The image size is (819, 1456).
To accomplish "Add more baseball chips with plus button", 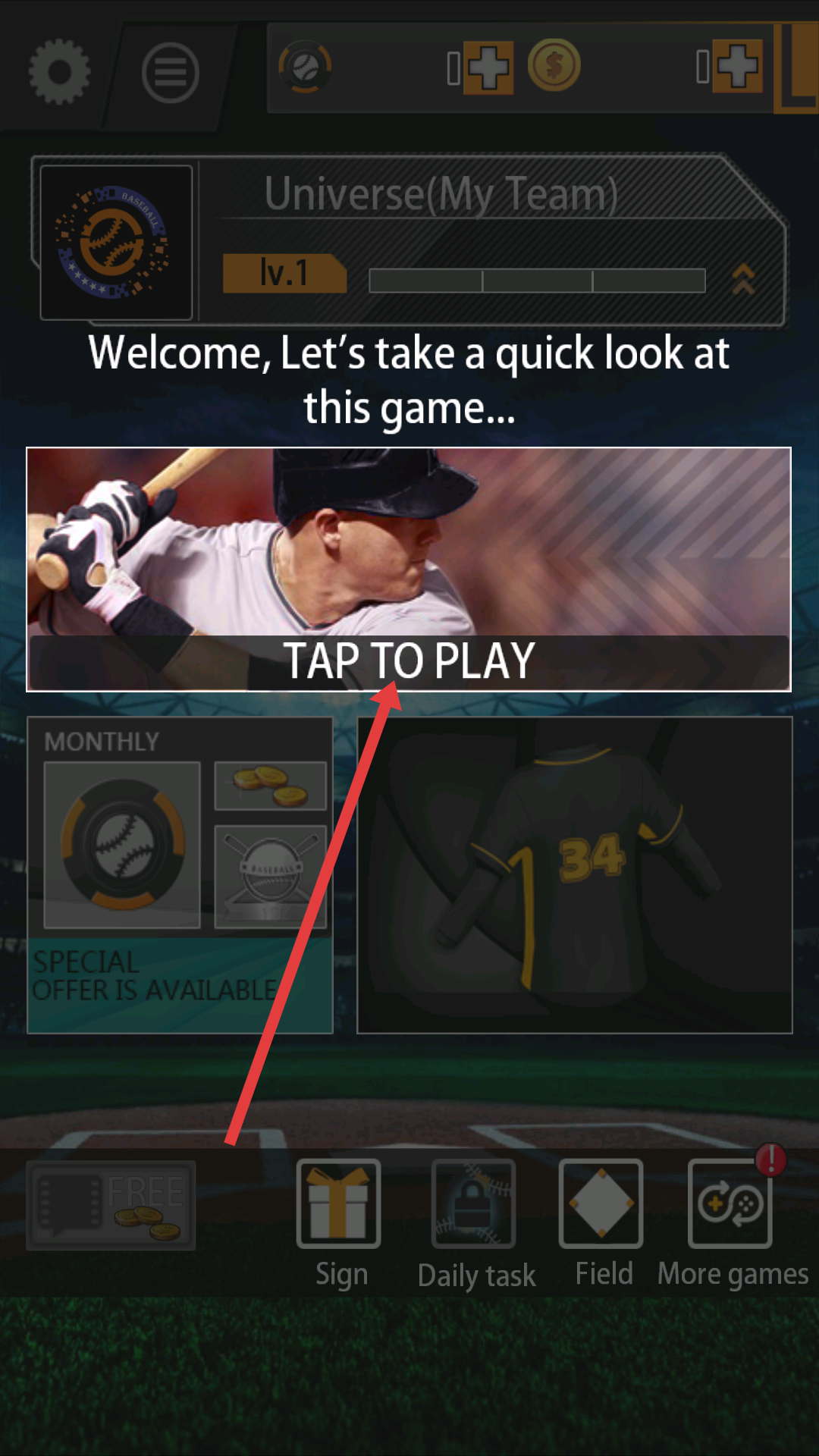I will tap(488, 67).
